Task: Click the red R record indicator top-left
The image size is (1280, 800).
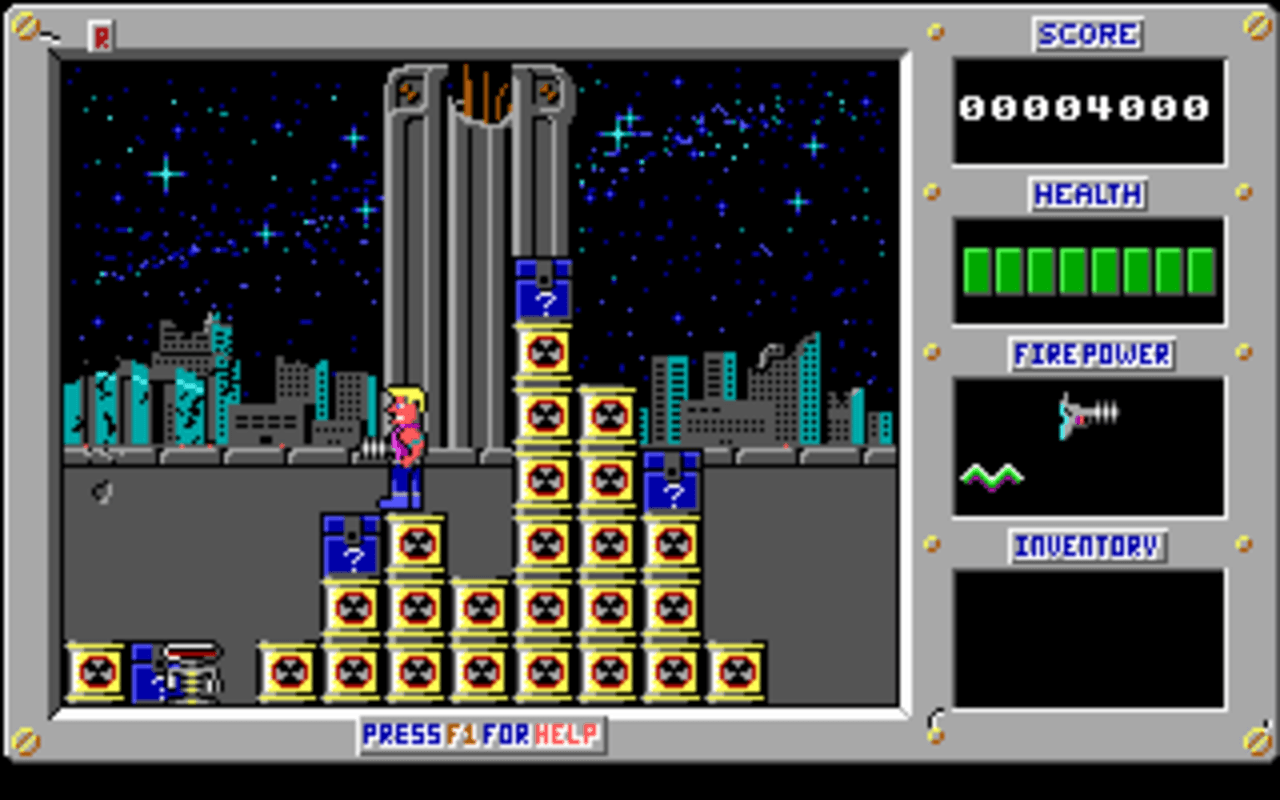Action: coord(99,34)
